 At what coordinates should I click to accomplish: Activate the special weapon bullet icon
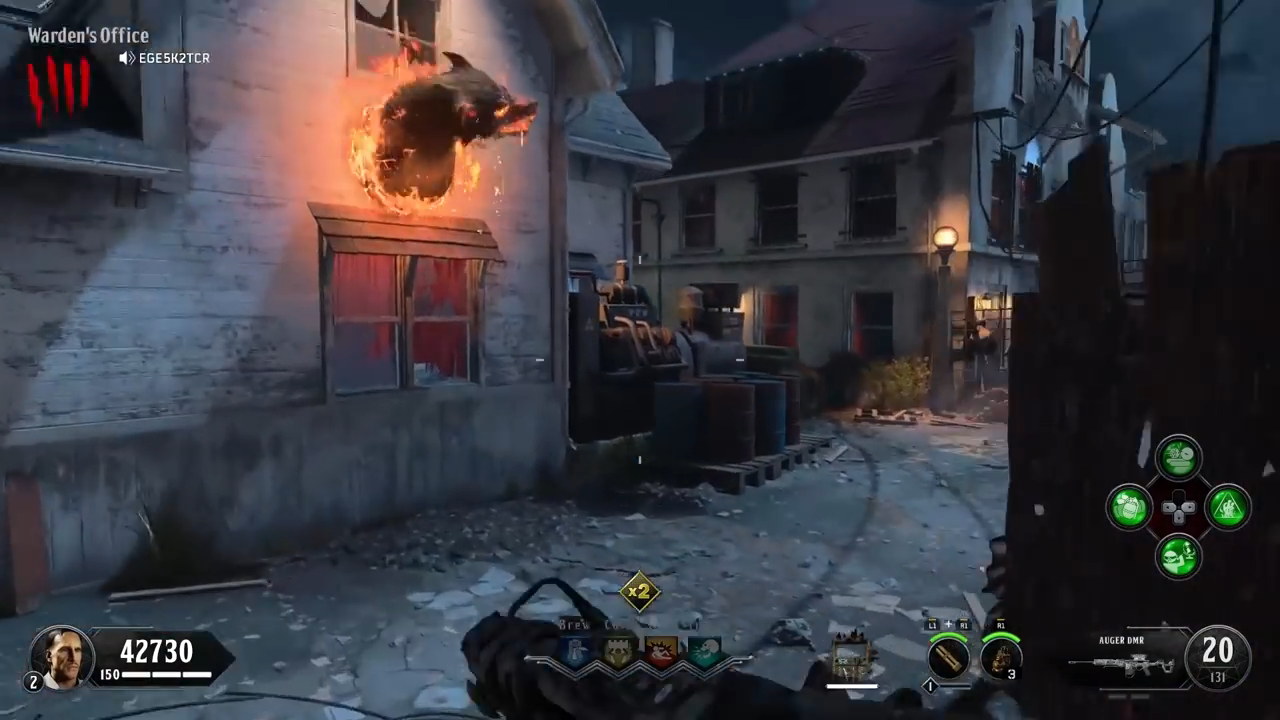(x=947, y=657)
